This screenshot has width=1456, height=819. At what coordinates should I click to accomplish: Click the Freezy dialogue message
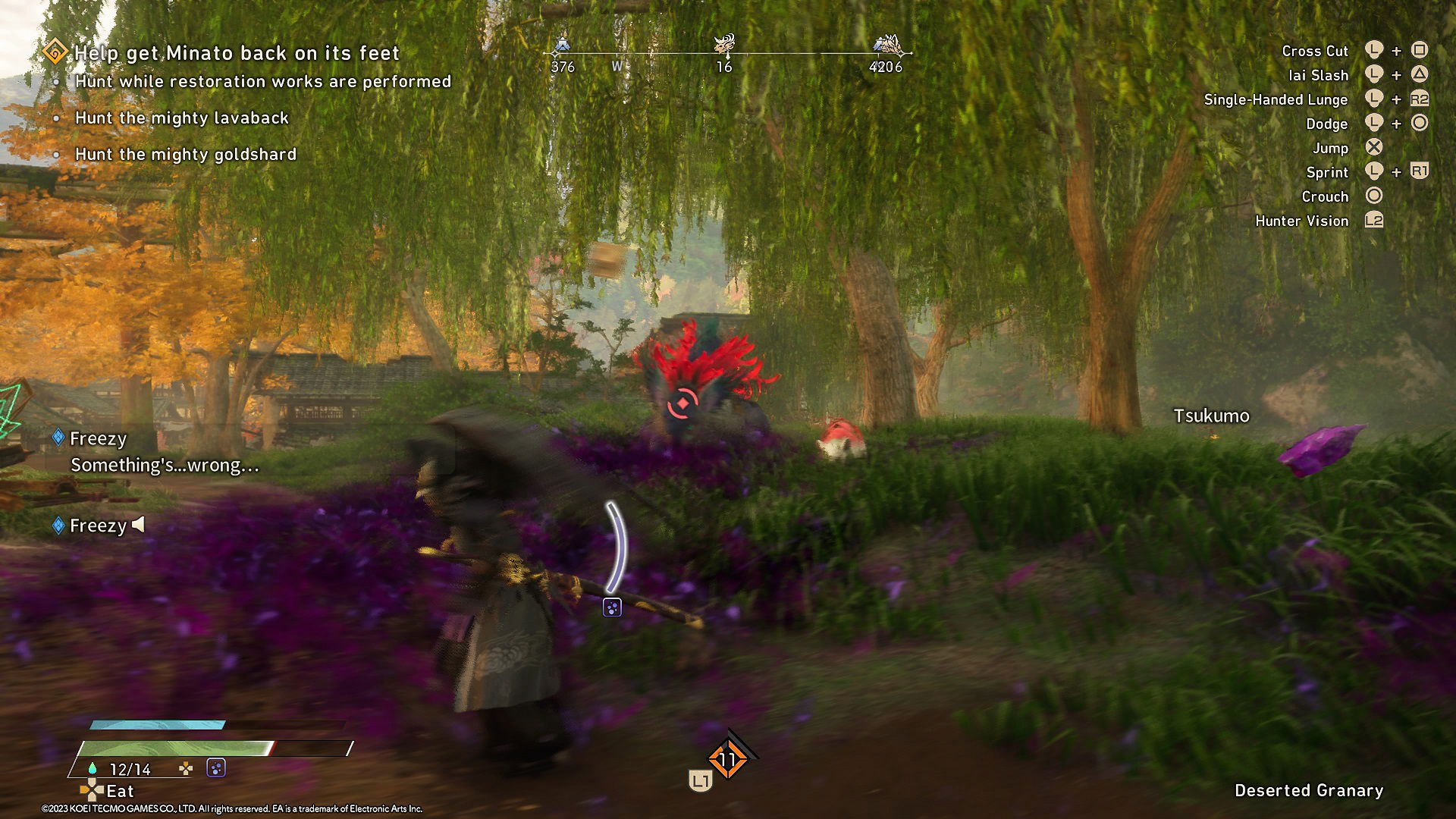click(x=165, y=465)
